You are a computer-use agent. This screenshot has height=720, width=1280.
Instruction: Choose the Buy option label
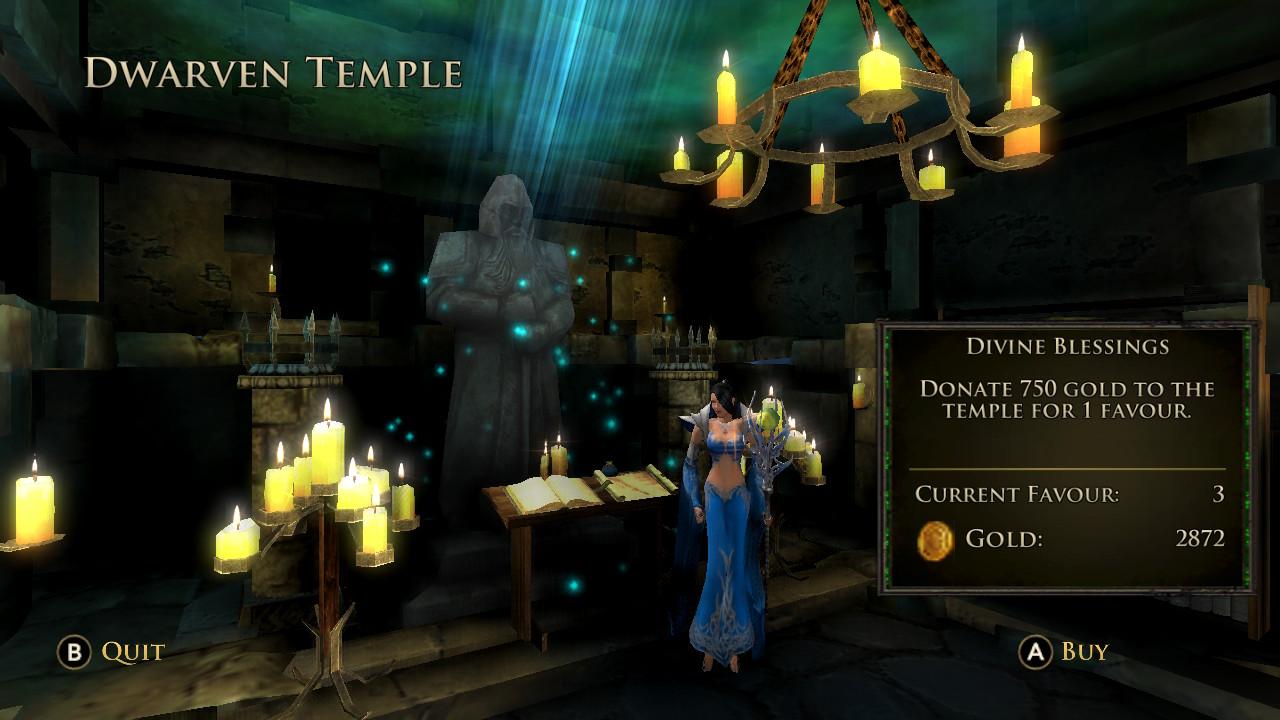tap(1084, 652)
